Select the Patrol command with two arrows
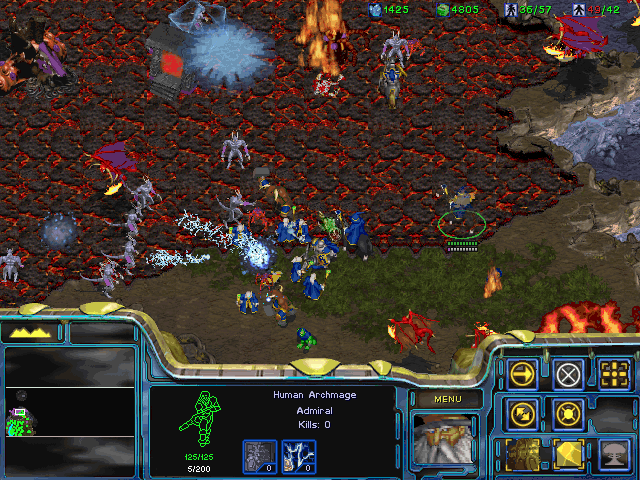Image resolution: width=640 pixels, height=480 pixels. point(523,412)
